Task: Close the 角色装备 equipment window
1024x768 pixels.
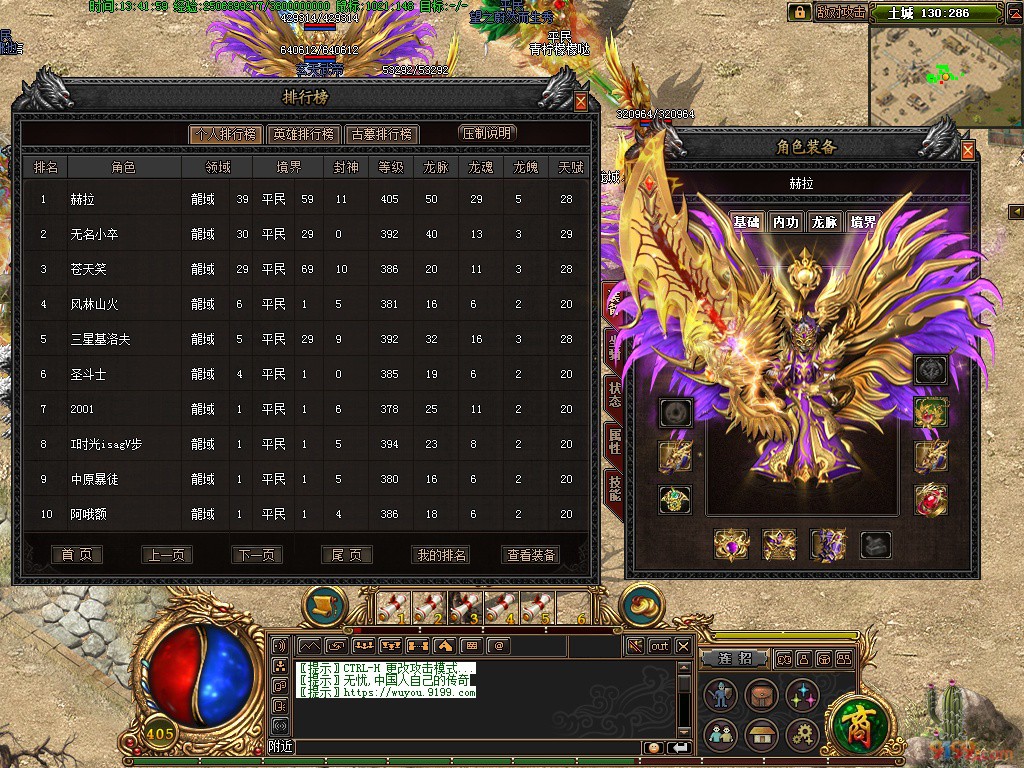Action: coord(967,151)
